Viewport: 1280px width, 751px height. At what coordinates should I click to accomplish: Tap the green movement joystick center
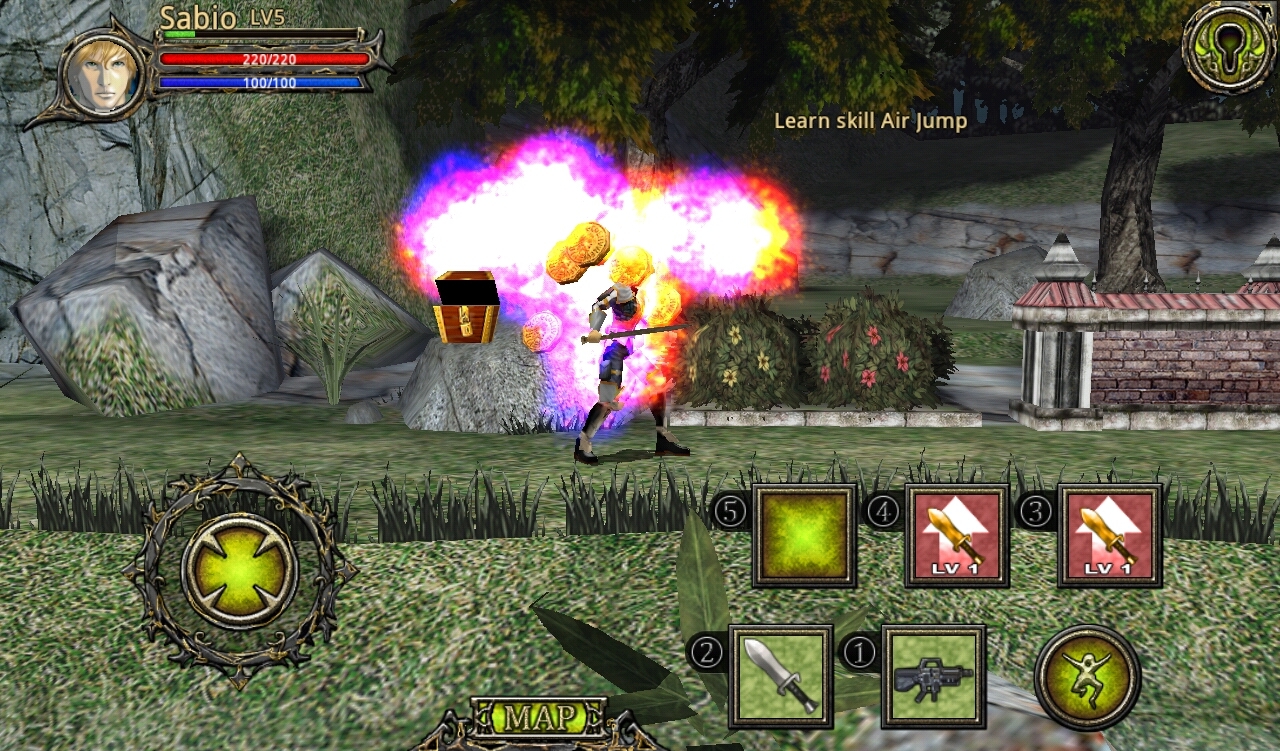click(x=239, y=571)
